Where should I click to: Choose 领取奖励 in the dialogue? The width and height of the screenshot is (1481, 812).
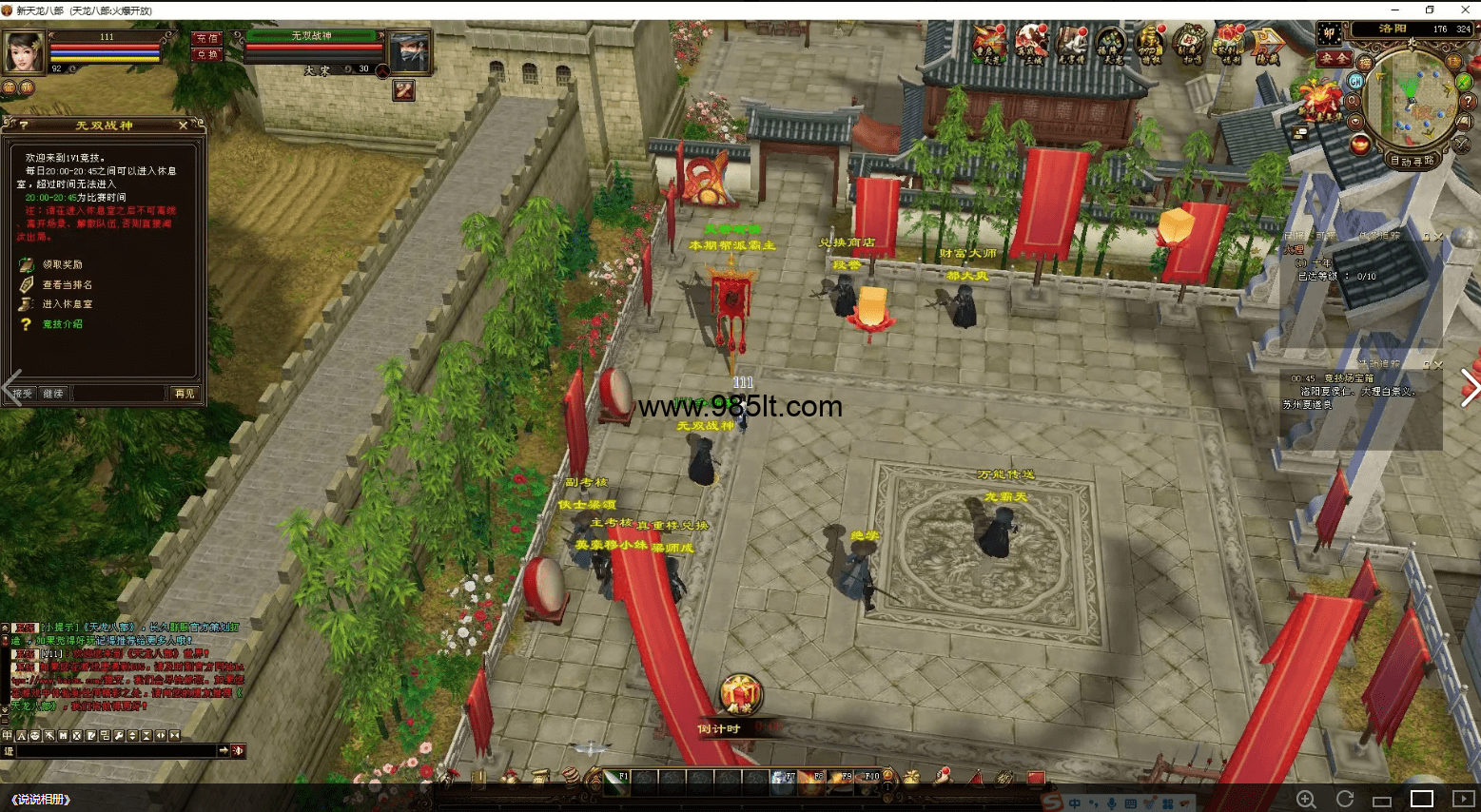pos(62,264)
